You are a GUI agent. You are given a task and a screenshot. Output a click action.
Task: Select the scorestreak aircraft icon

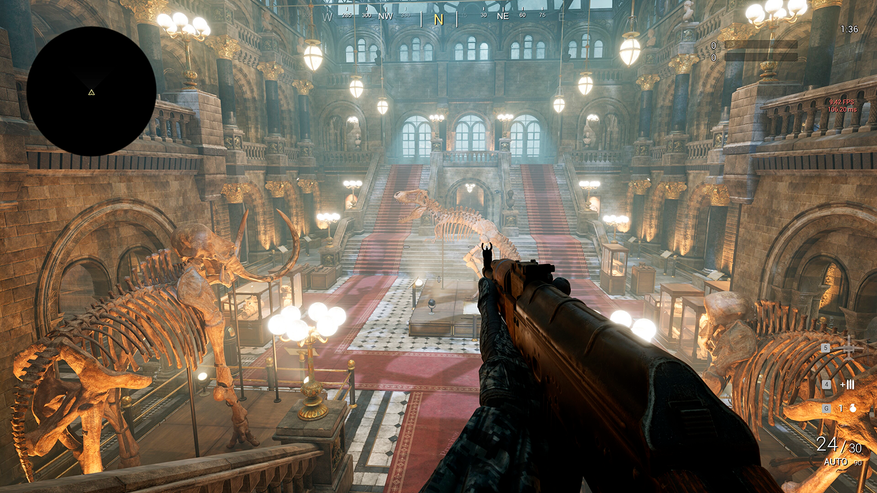tap(848, 350)
